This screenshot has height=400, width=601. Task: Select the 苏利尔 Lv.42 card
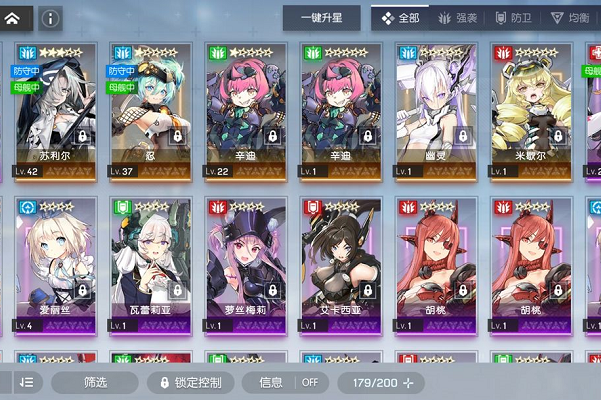coord(53,110)
